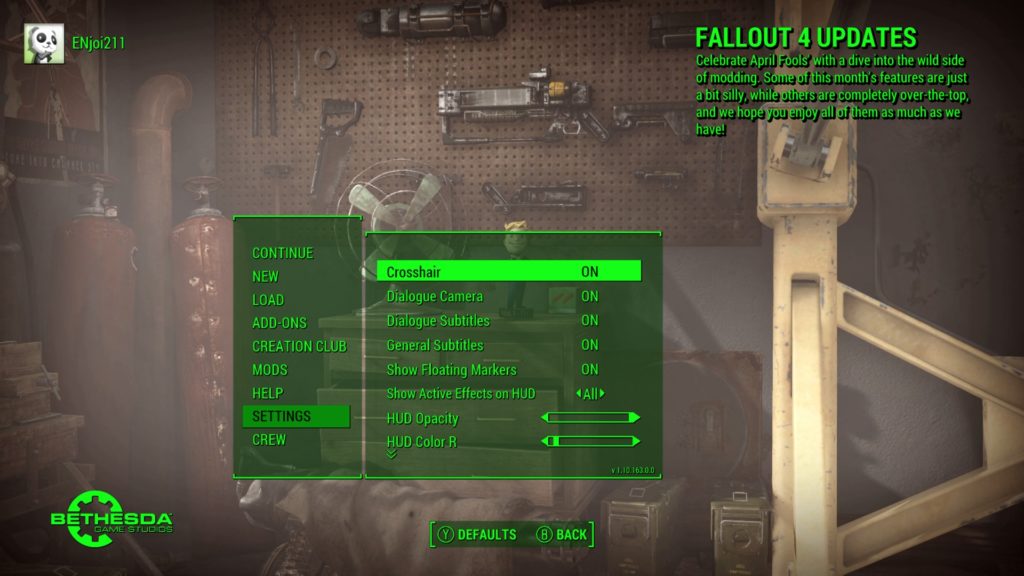Open the HELP menu entry
Viewport: 1024px width, 576px height.
tap(267, 393)
